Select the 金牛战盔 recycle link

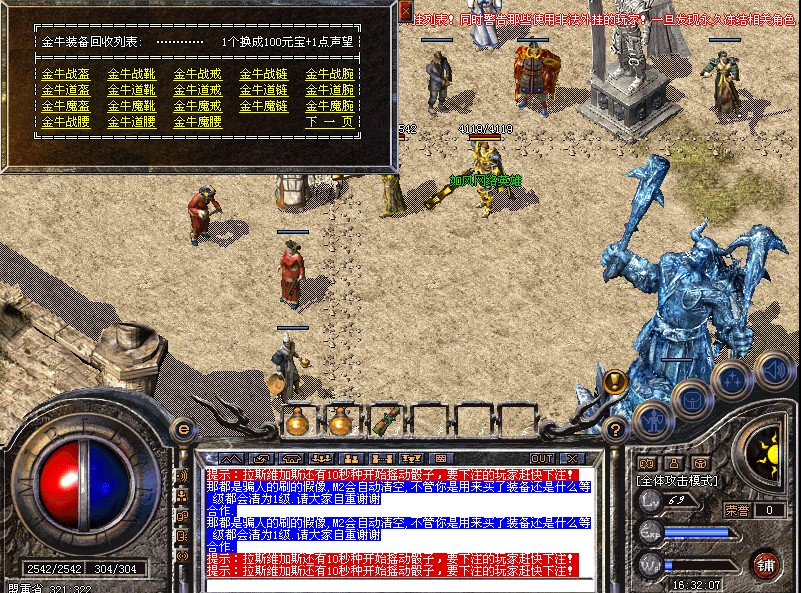click(62, 74)
